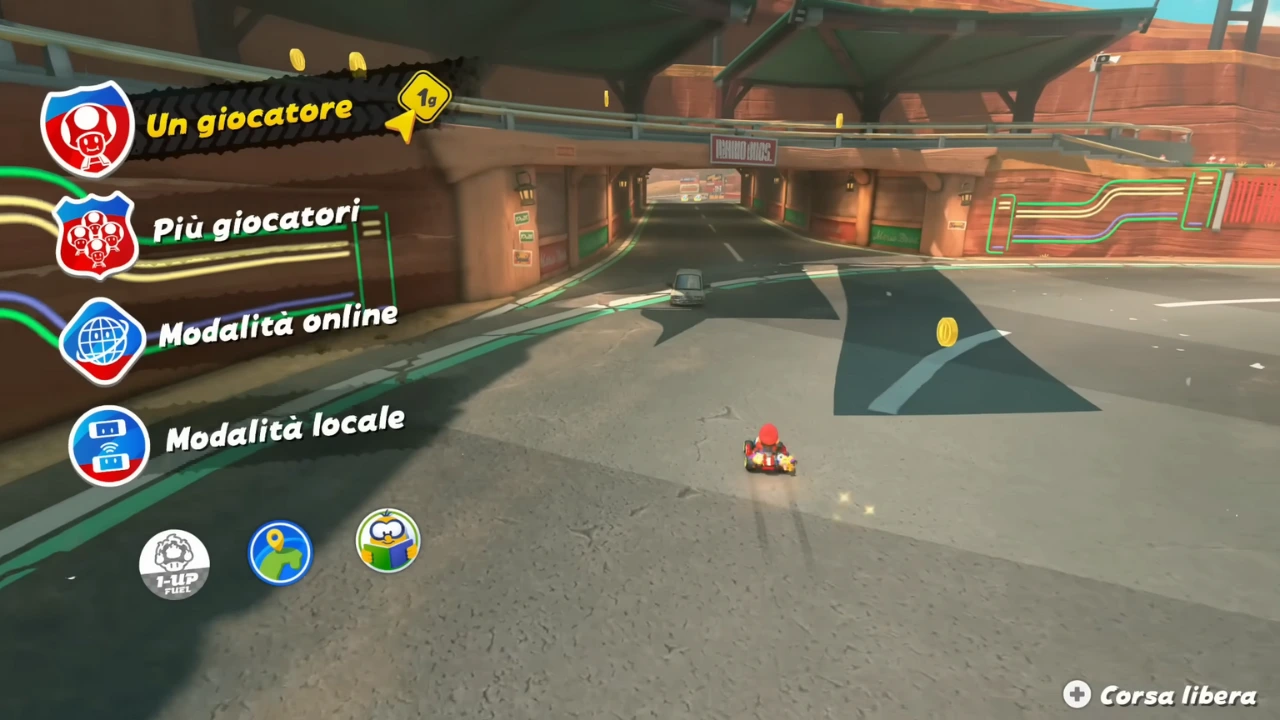Choose Più giocatori mode
Image resolution: width=1280 pixels, height=720 pixels.
coord(256,223)
